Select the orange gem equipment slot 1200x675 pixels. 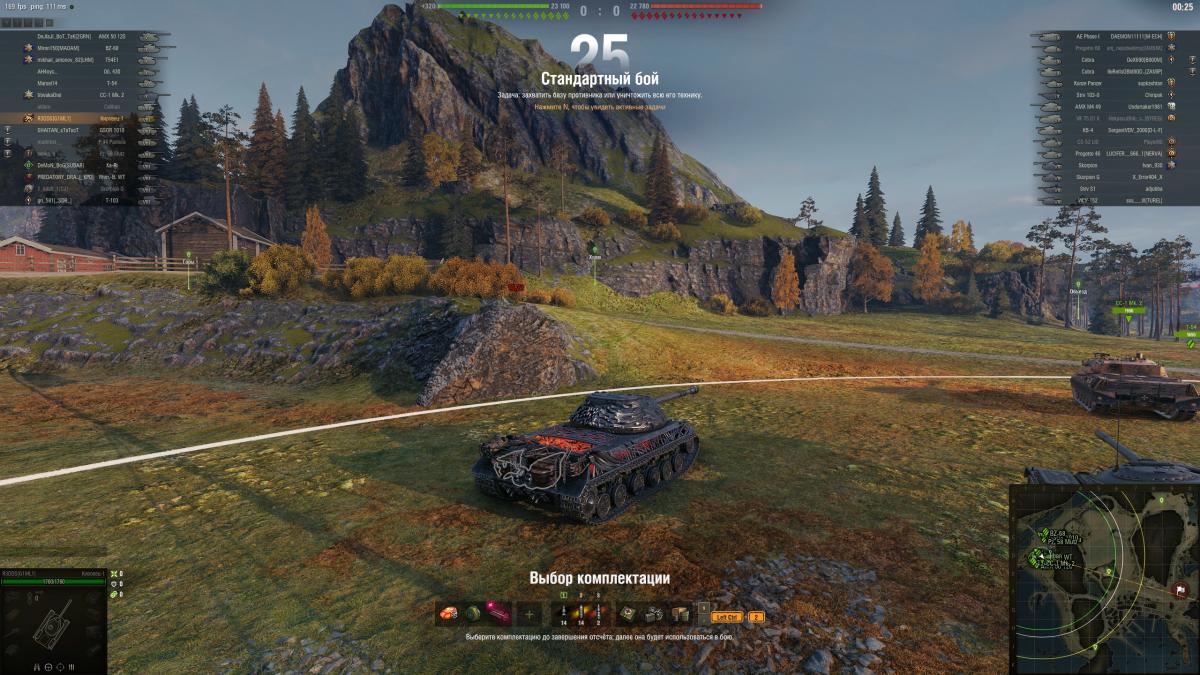[x=450, y=614]
